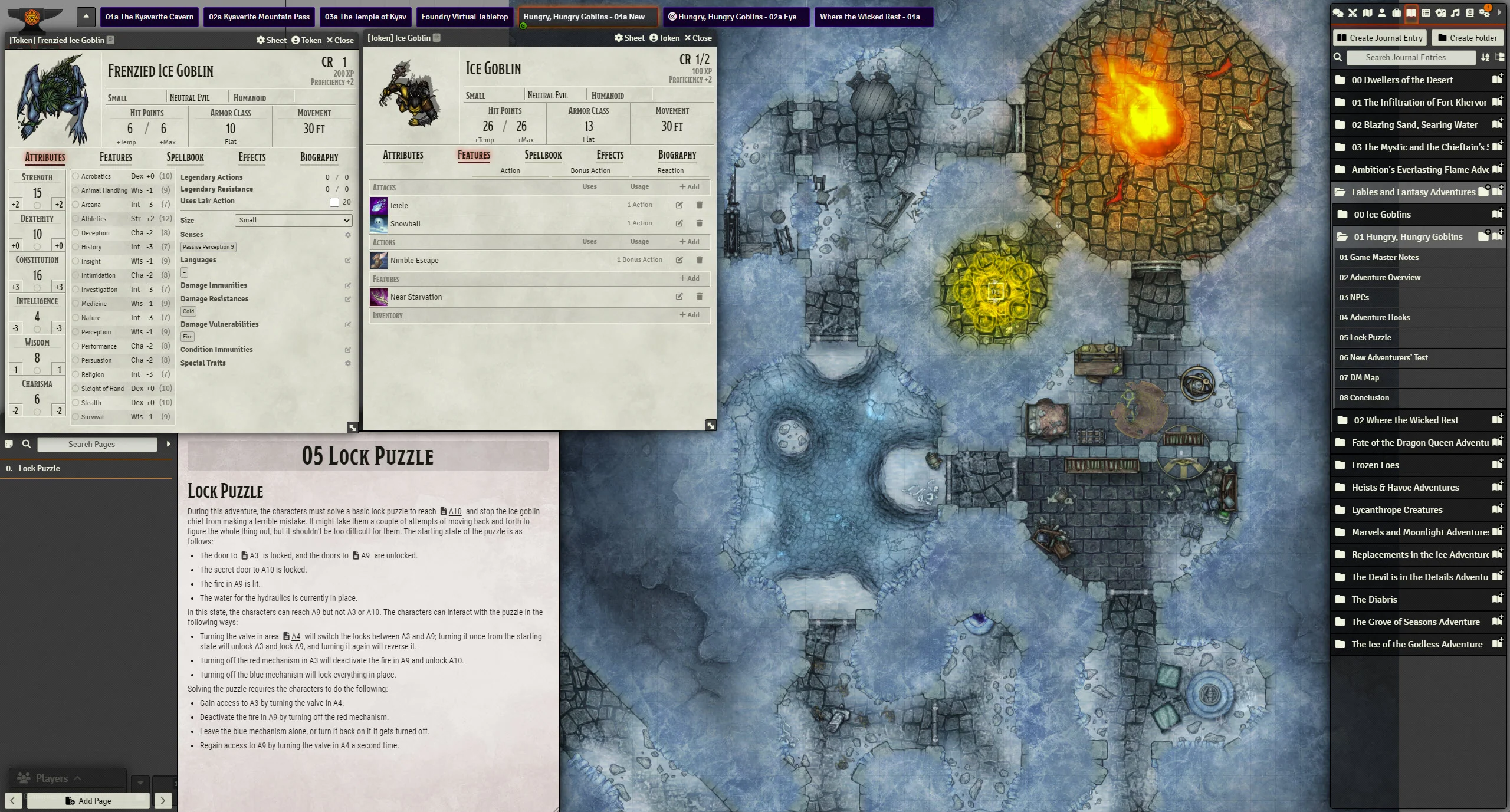Expand the Frozen Foes folder
Screen dimensions: 1510x812
(1375, 465)
